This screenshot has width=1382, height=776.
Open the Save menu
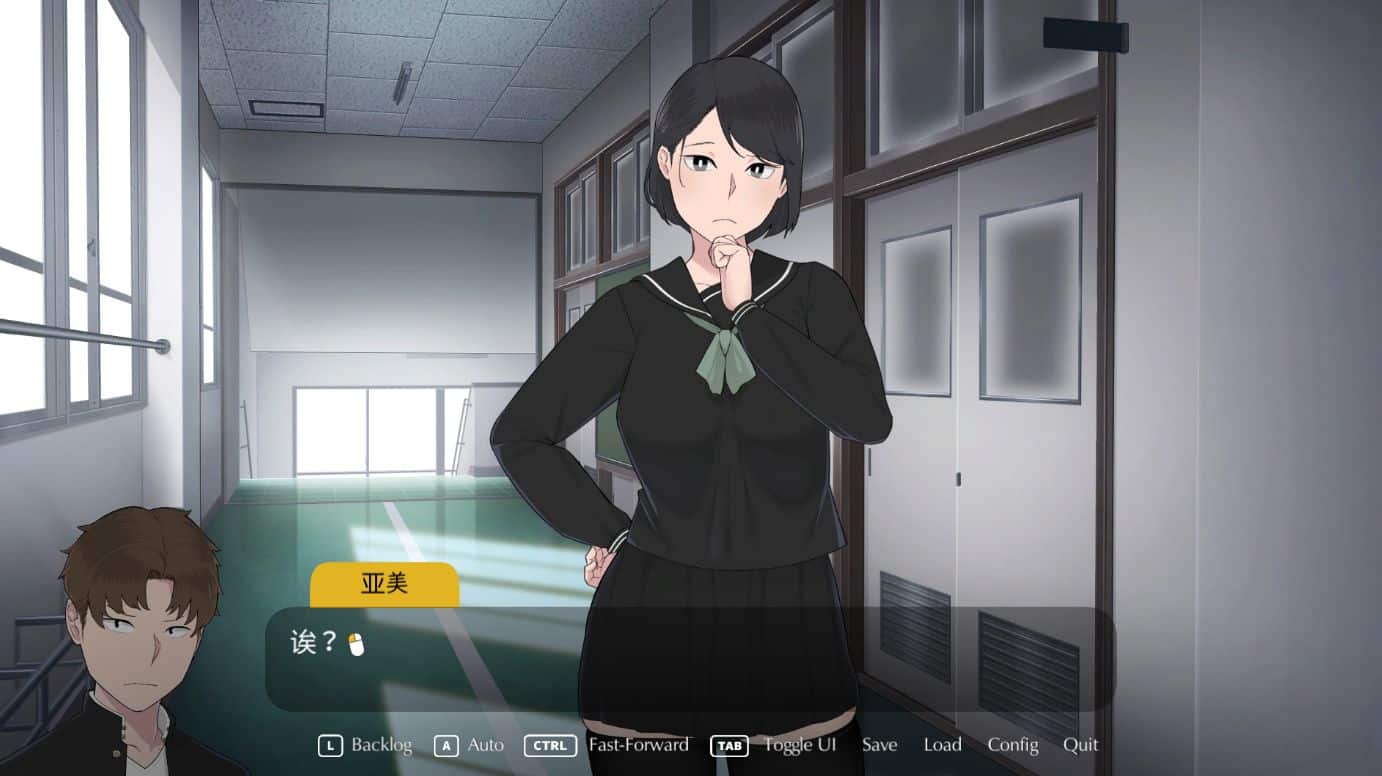[x=879, y=745]
